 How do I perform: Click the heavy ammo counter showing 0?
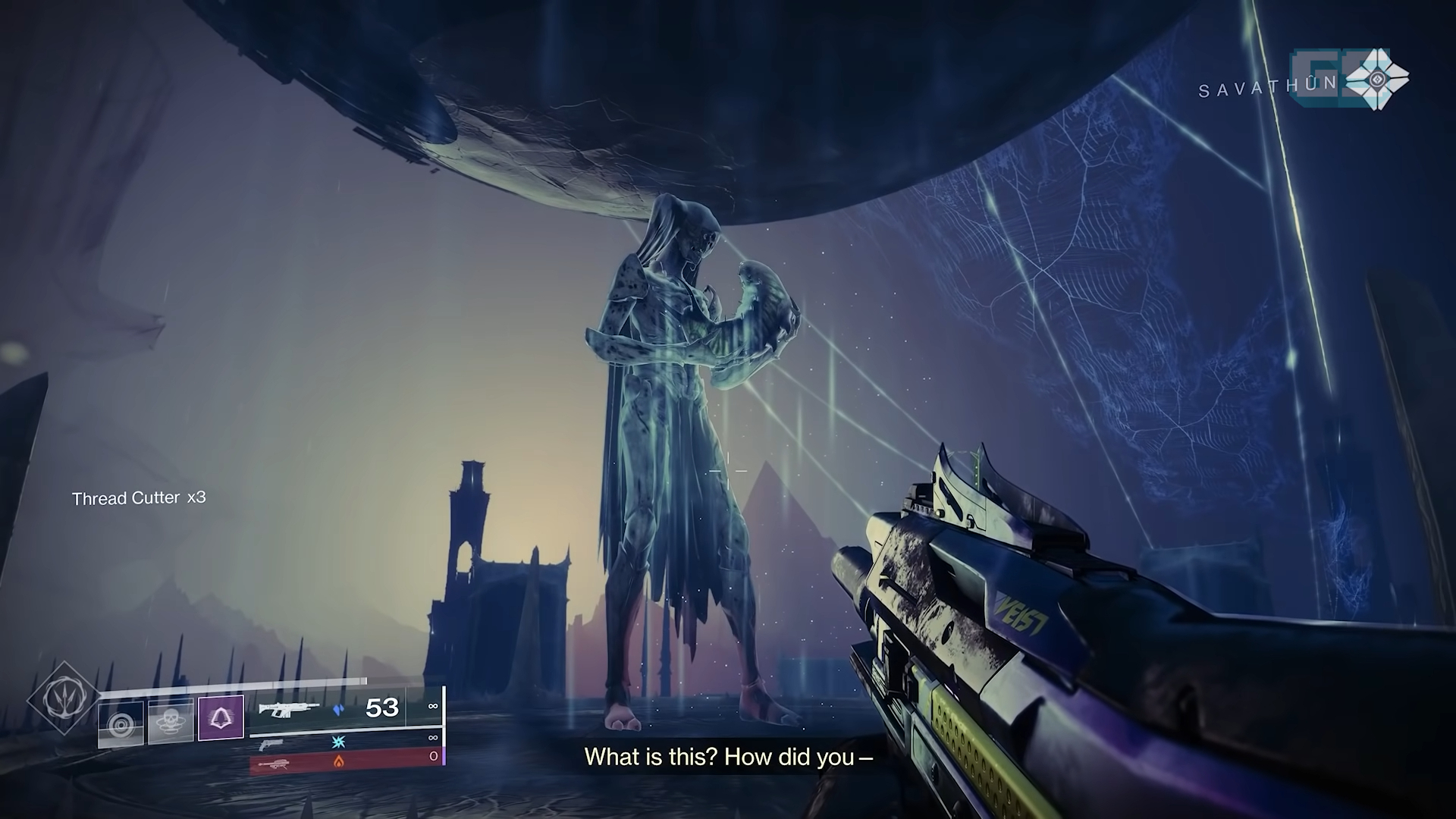[x=434, y=755]
